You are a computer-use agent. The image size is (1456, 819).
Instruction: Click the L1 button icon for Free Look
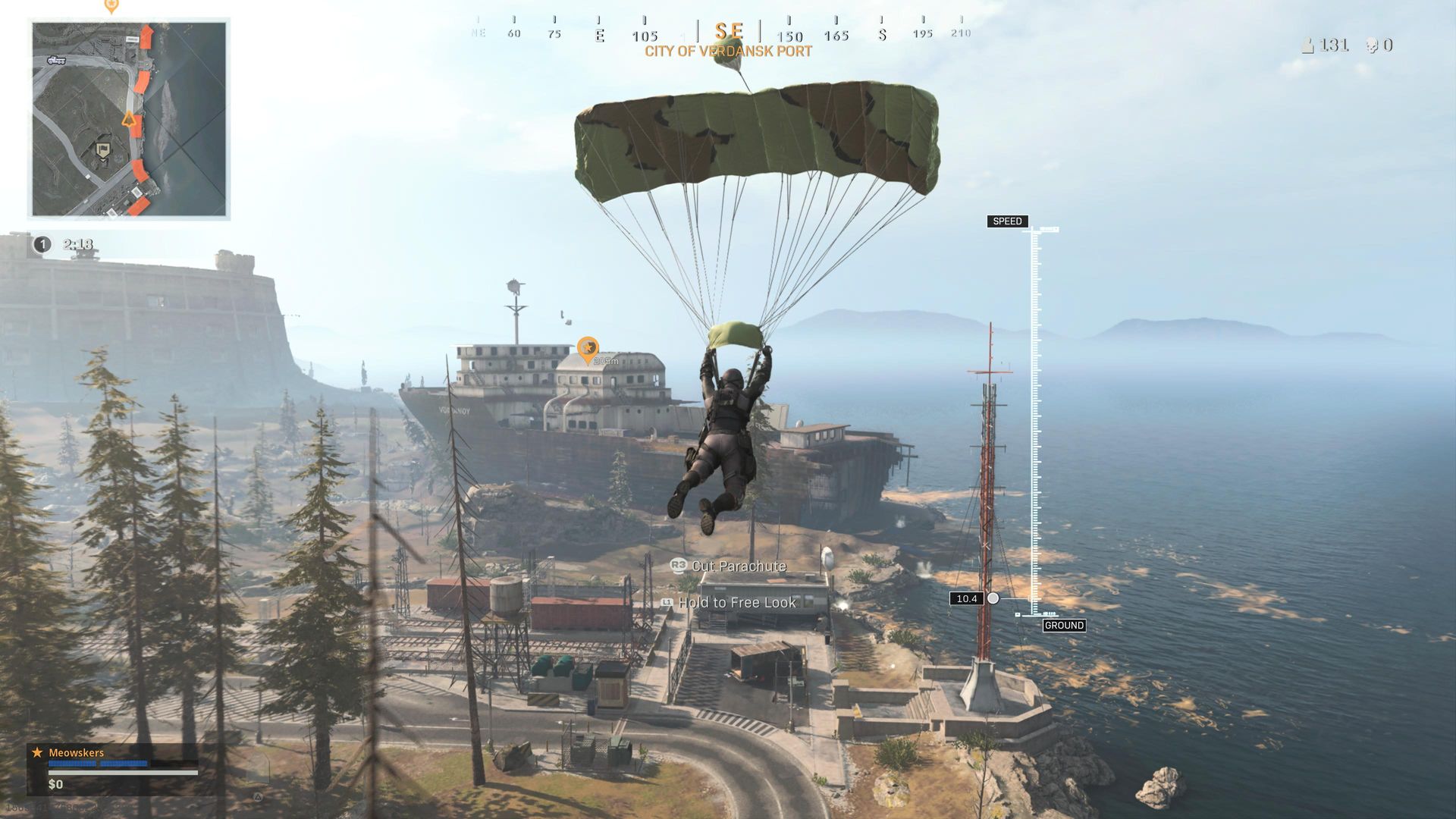666,602
